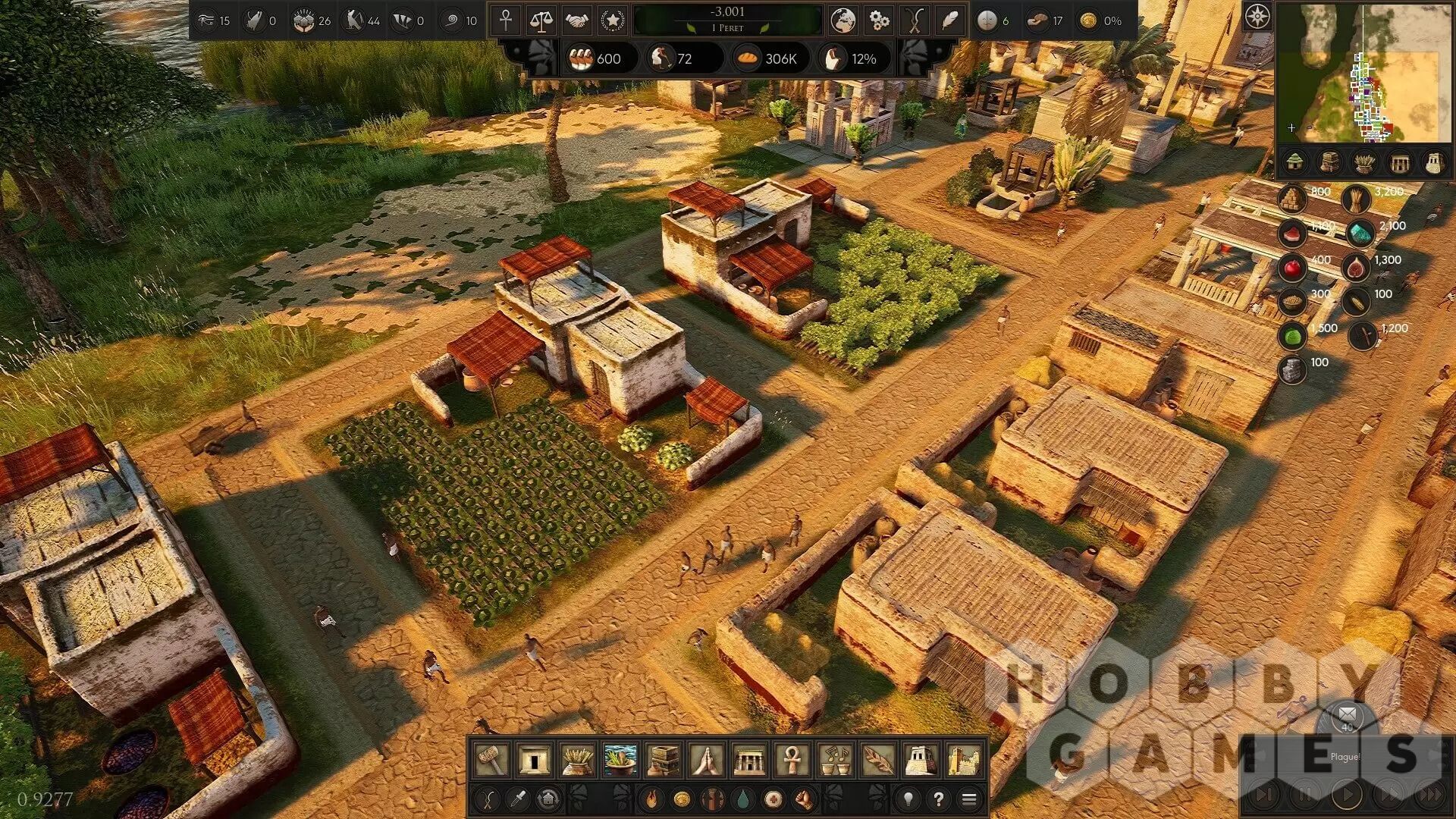This screenshot has height=819, width=1456.
Task: Select the wheat basket farming category
Action: [576, 759]
